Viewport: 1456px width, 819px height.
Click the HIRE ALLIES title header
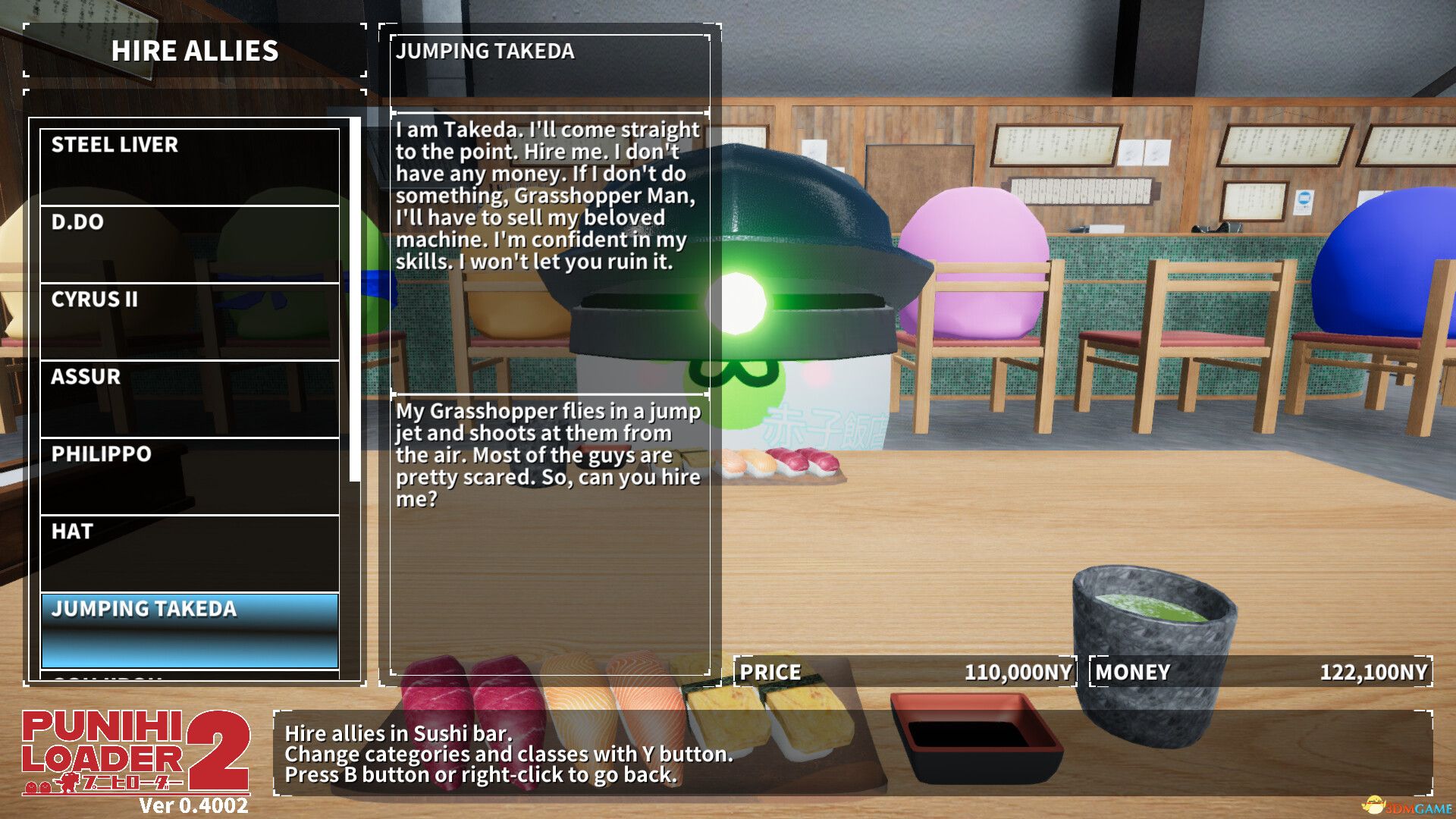coord(196,52)
